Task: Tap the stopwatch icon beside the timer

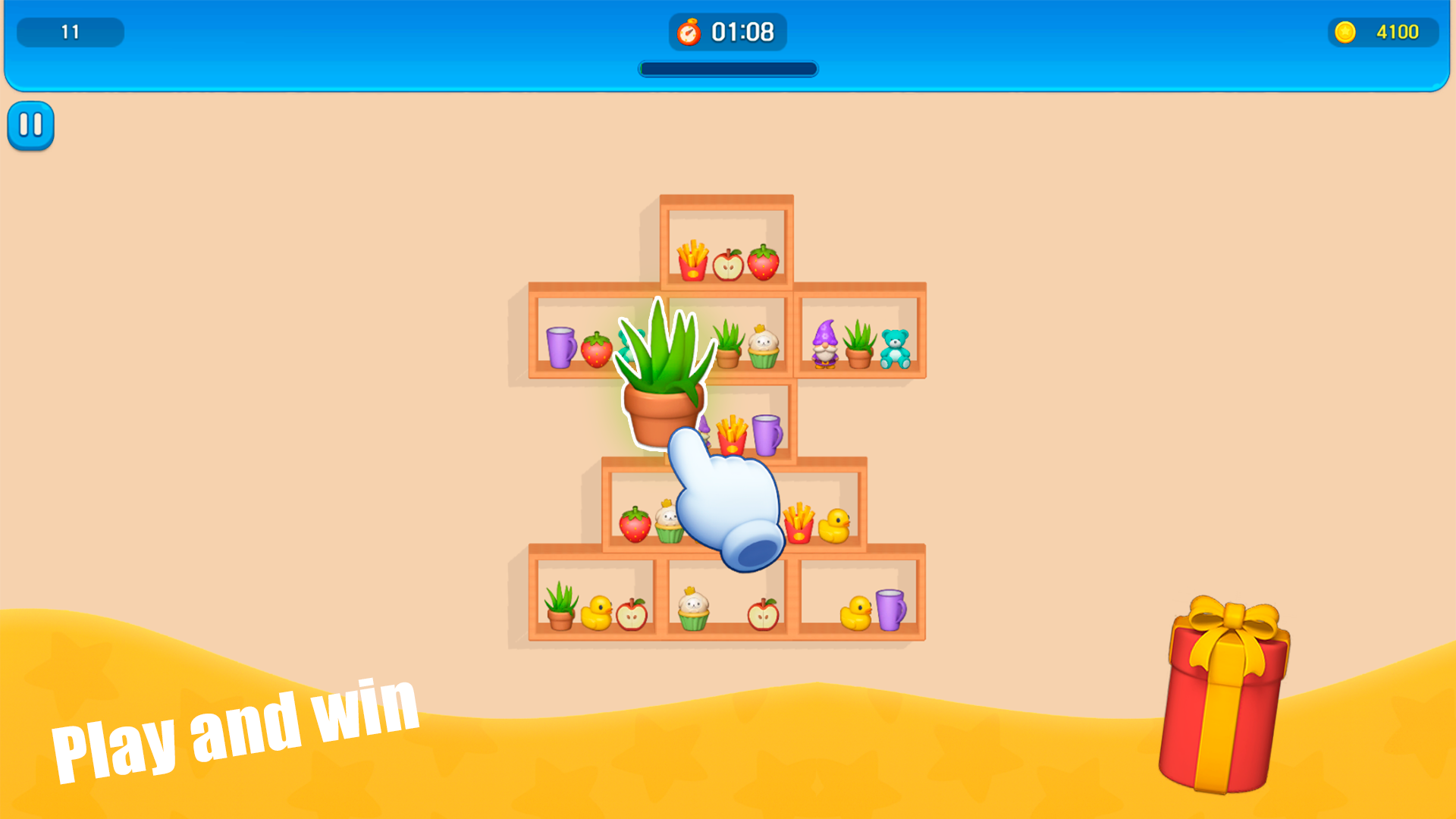Action: tap(689, 32)
